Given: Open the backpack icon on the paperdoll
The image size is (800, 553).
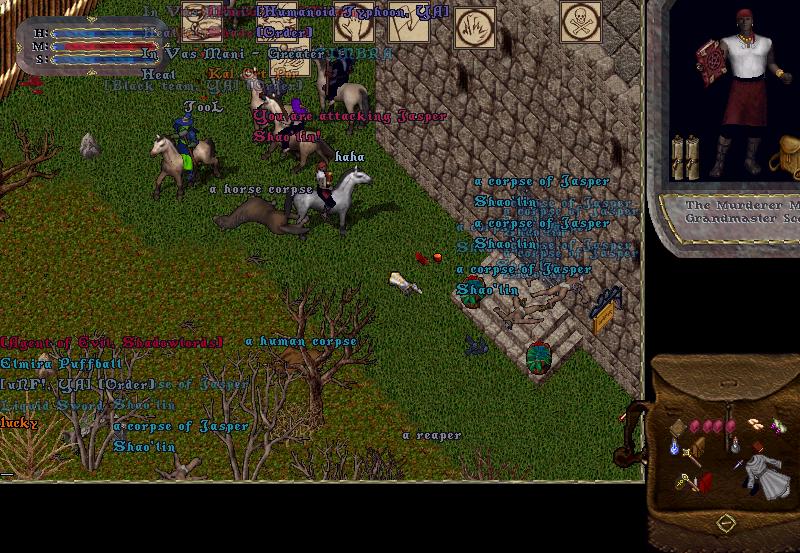Looking at the screenshot, I should [x=785, y=157].
